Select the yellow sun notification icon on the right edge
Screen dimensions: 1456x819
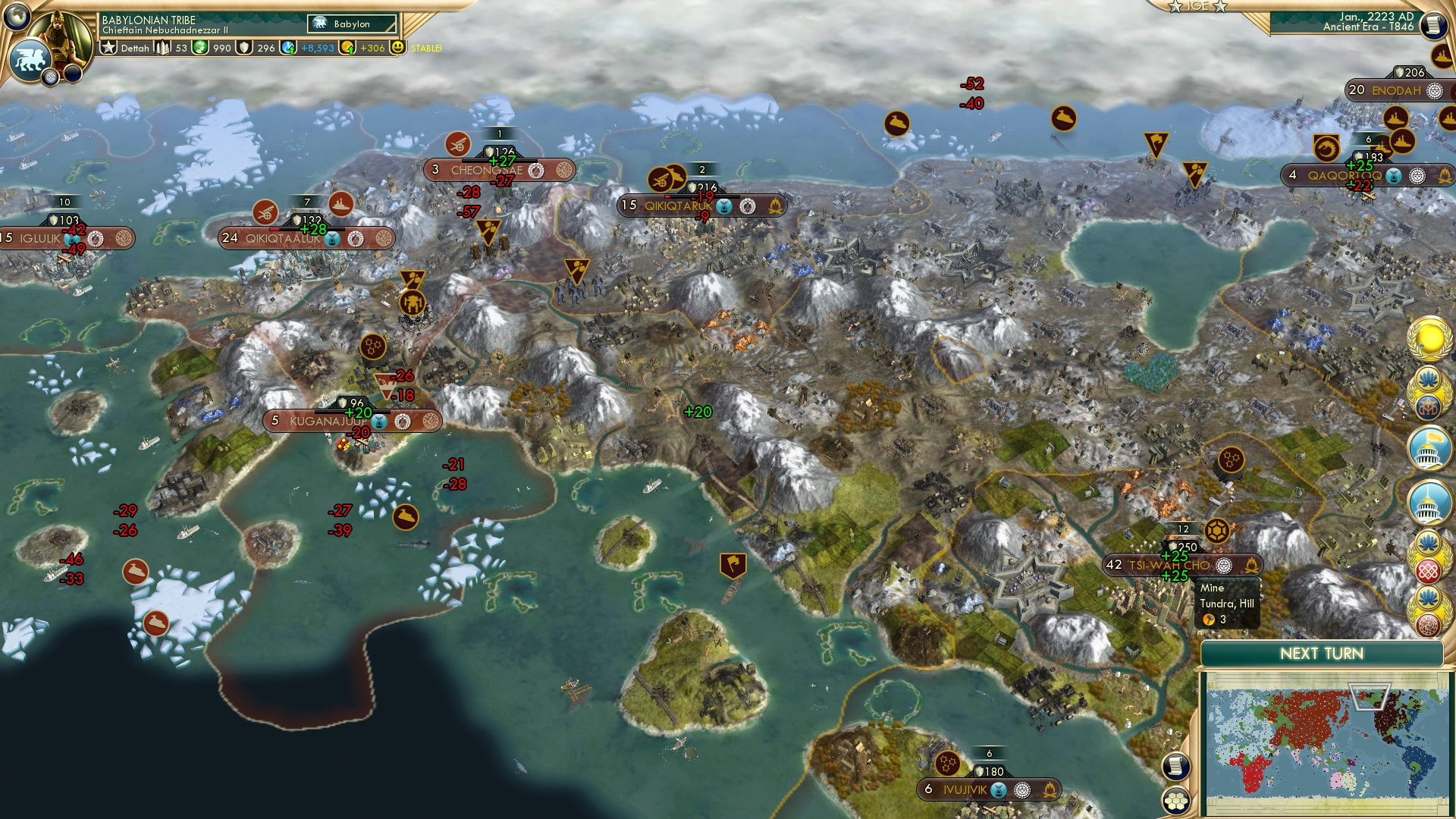(x=1428, y=337)
